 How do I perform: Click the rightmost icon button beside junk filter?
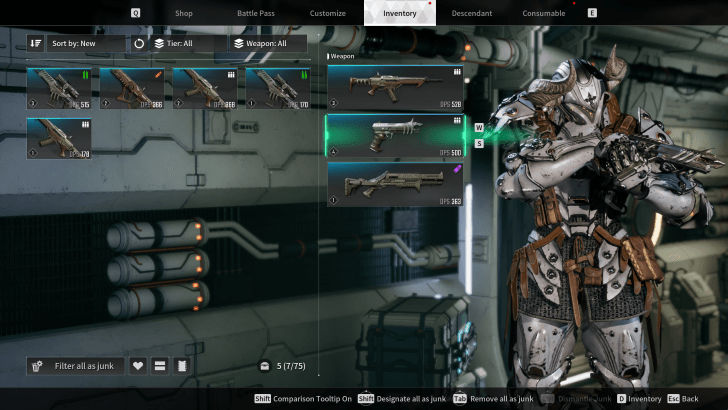[x=181, y=366]
